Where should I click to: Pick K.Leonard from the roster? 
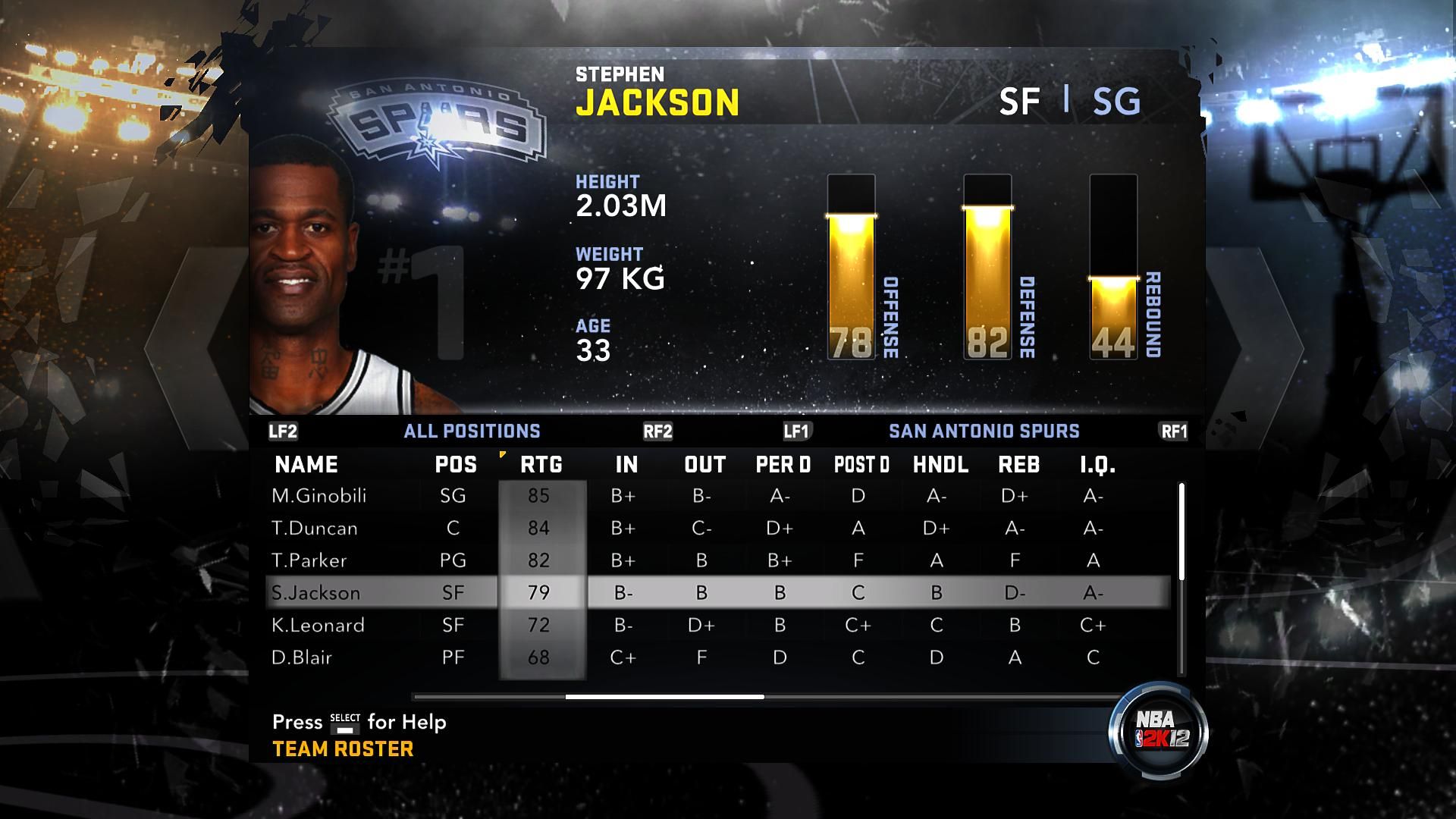click(x=318, y=626)
